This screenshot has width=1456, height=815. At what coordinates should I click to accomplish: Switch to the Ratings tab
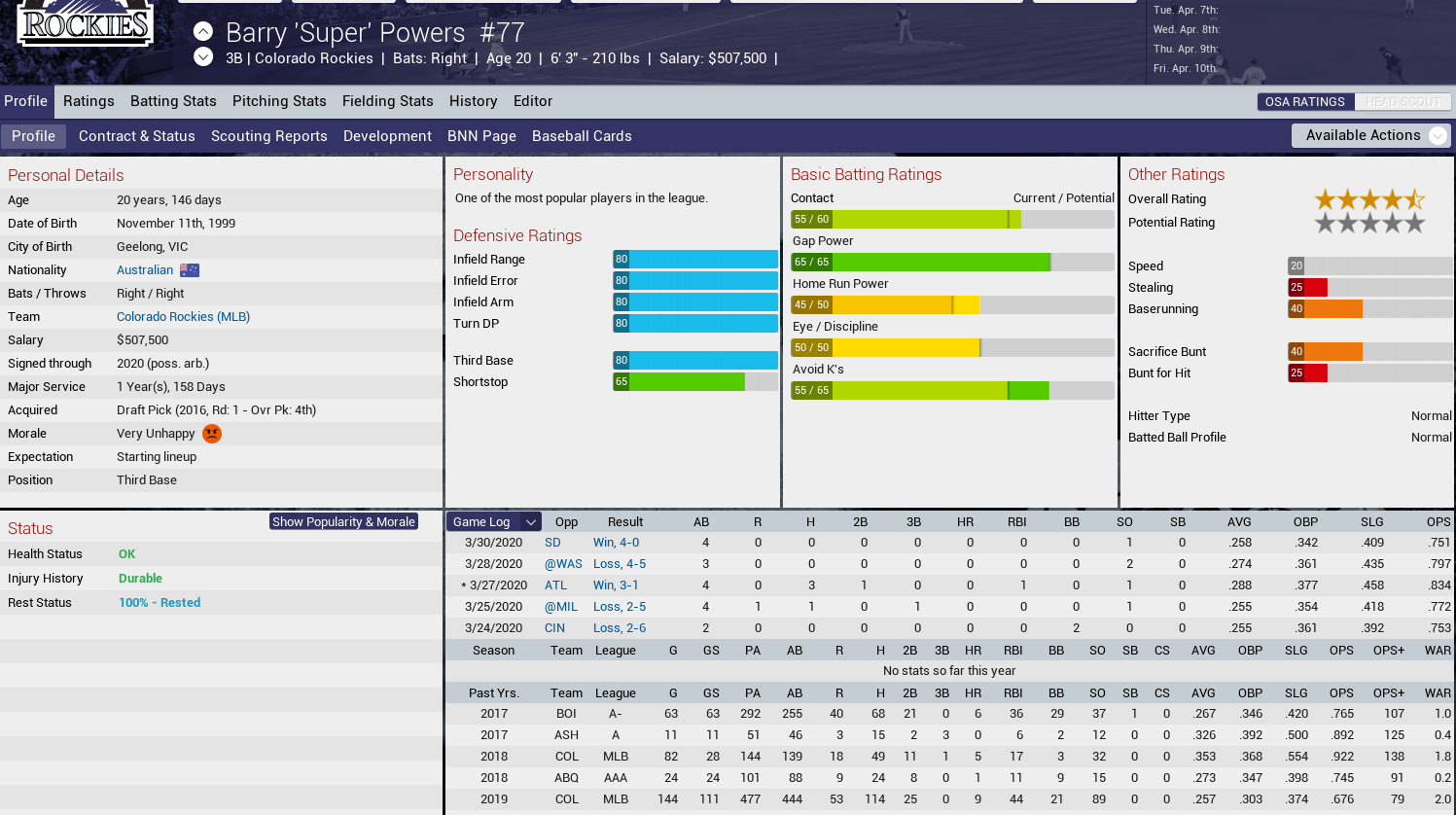pos(89,101)
